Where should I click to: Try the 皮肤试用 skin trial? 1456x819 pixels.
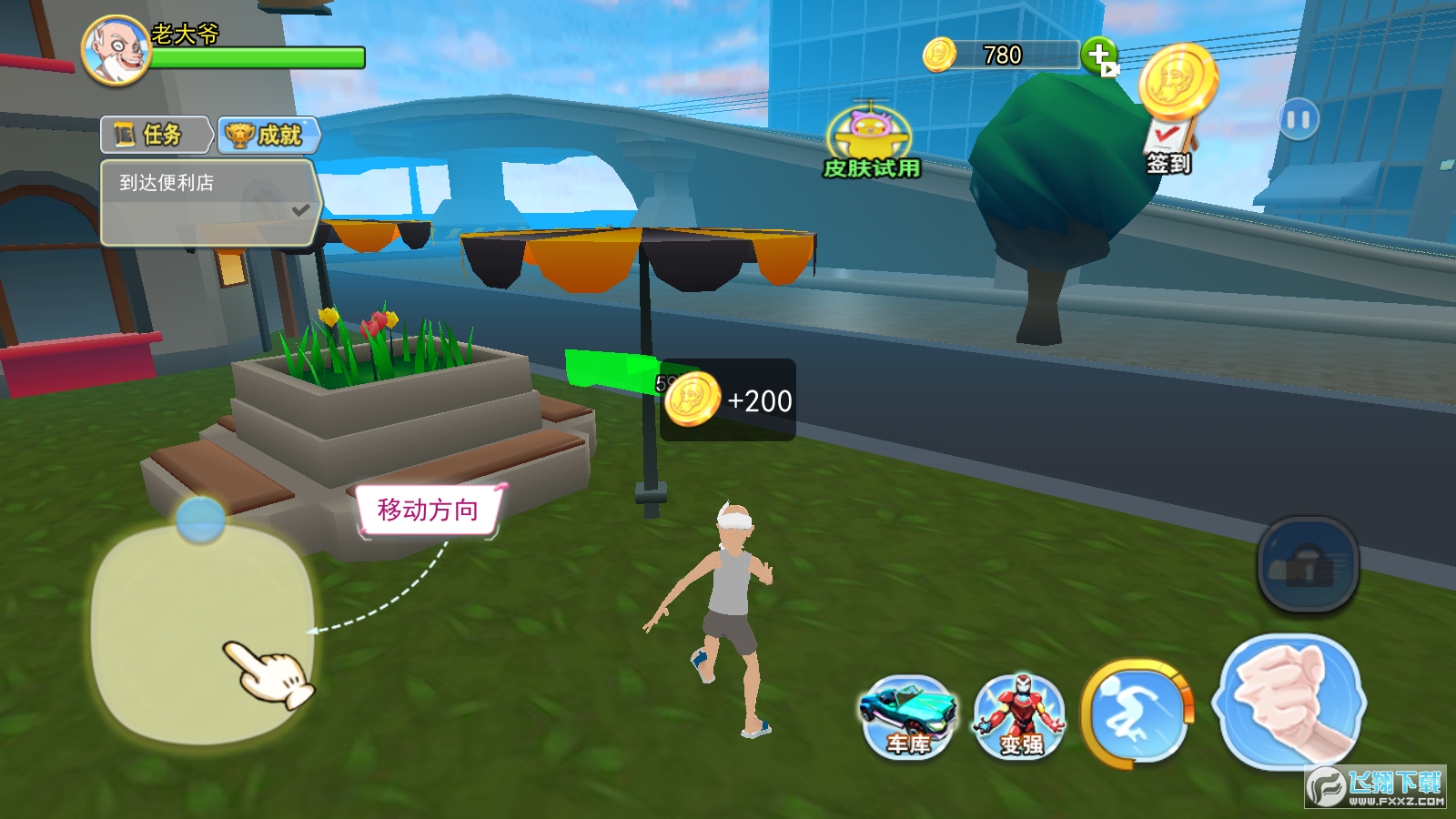pyautogui.click(x=870, y=141)
